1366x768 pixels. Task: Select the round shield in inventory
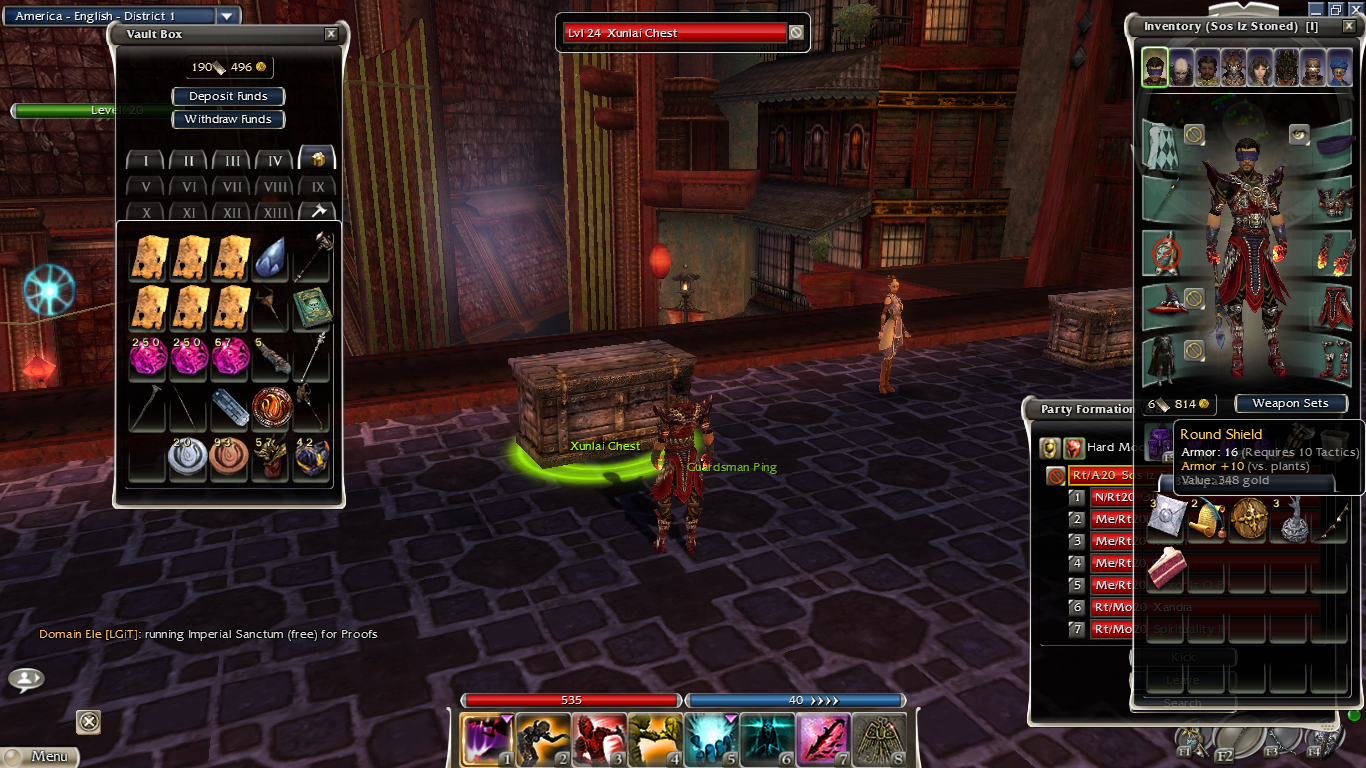1249,520
